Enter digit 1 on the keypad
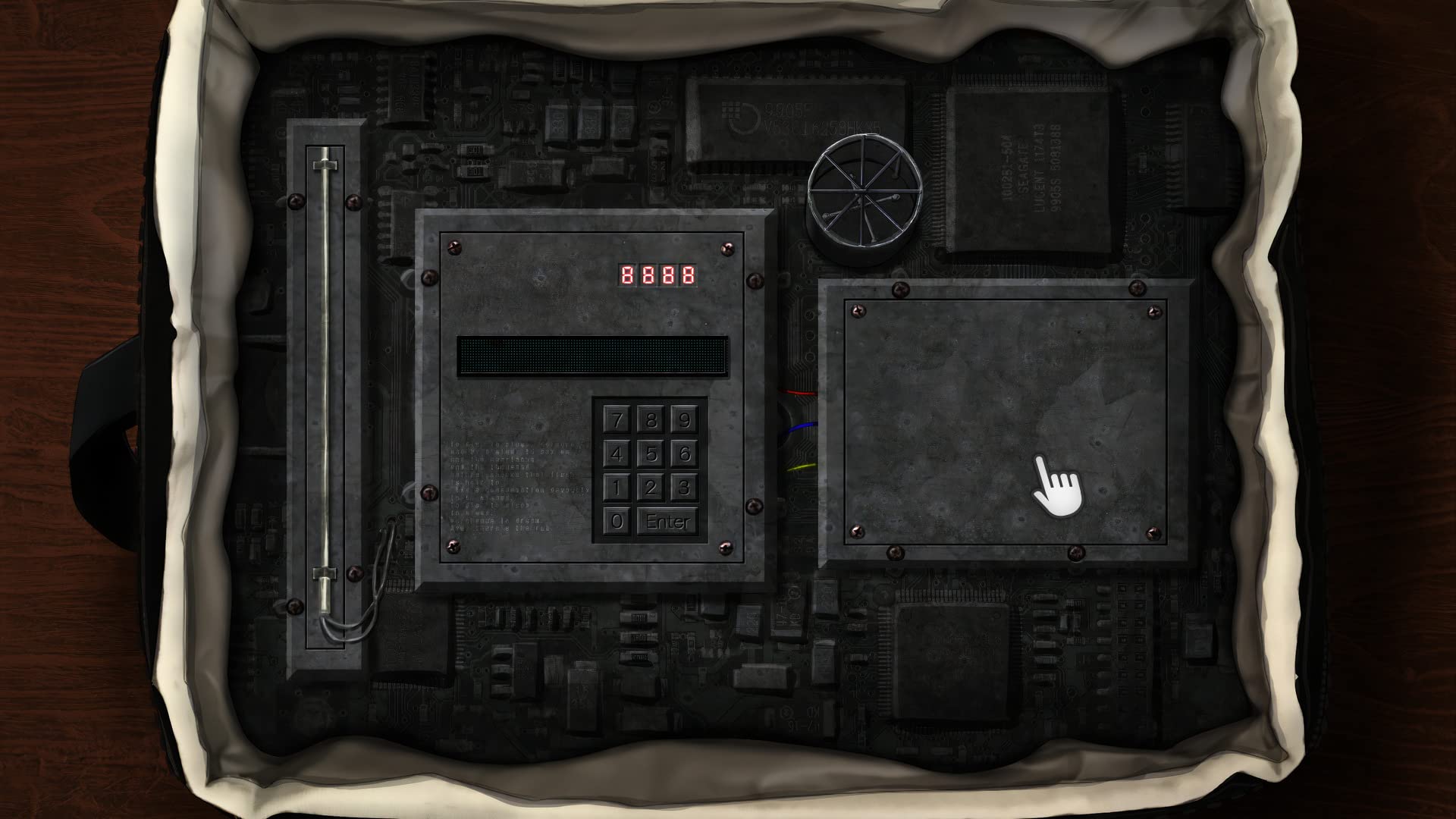This screenshot has height=819, width=1456. (617, 488)
